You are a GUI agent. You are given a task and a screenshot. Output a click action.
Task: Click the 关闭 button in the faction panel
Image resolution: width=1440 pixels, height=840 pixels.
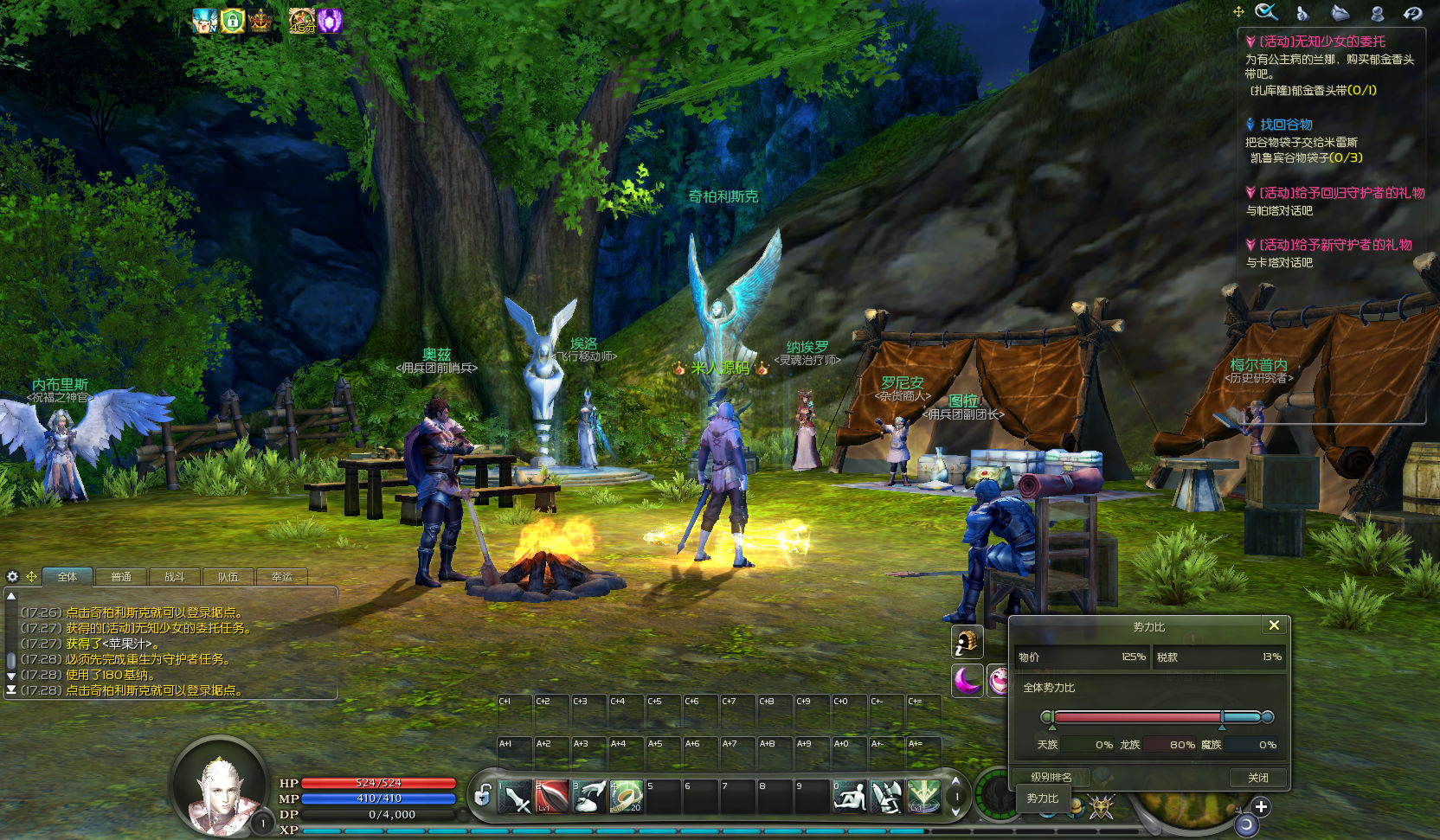[1257, 778]
